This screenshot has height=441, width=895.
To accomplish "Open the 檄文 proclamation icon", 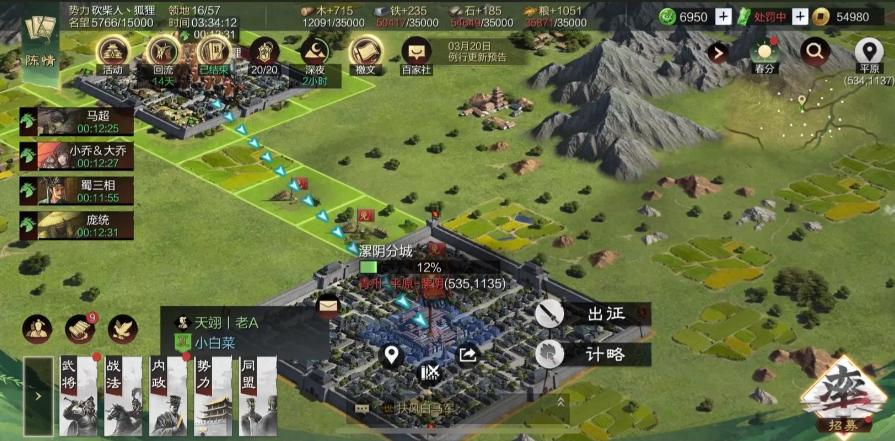I will (x=364, y=55).
